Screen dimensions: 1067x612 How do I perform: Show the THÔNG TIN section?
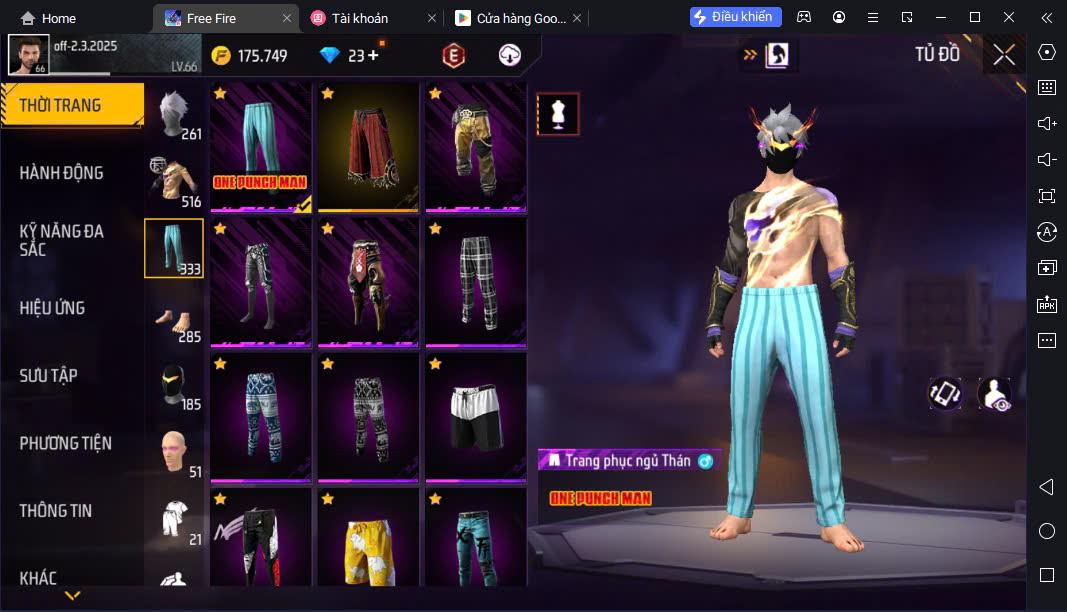click(56, 511)
